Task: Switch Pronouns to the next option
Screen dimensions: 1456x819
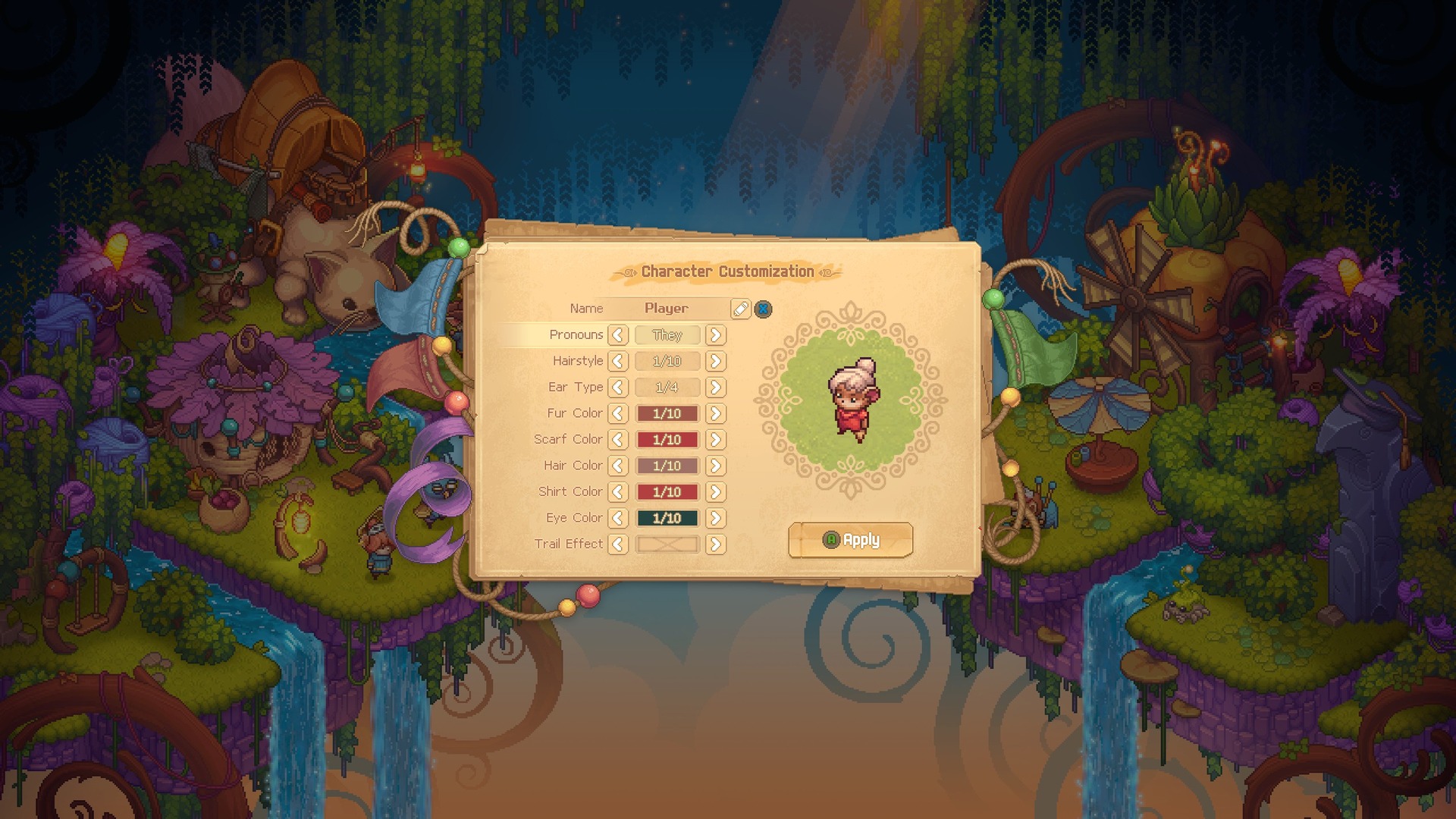Action: [x=714, y=335]
